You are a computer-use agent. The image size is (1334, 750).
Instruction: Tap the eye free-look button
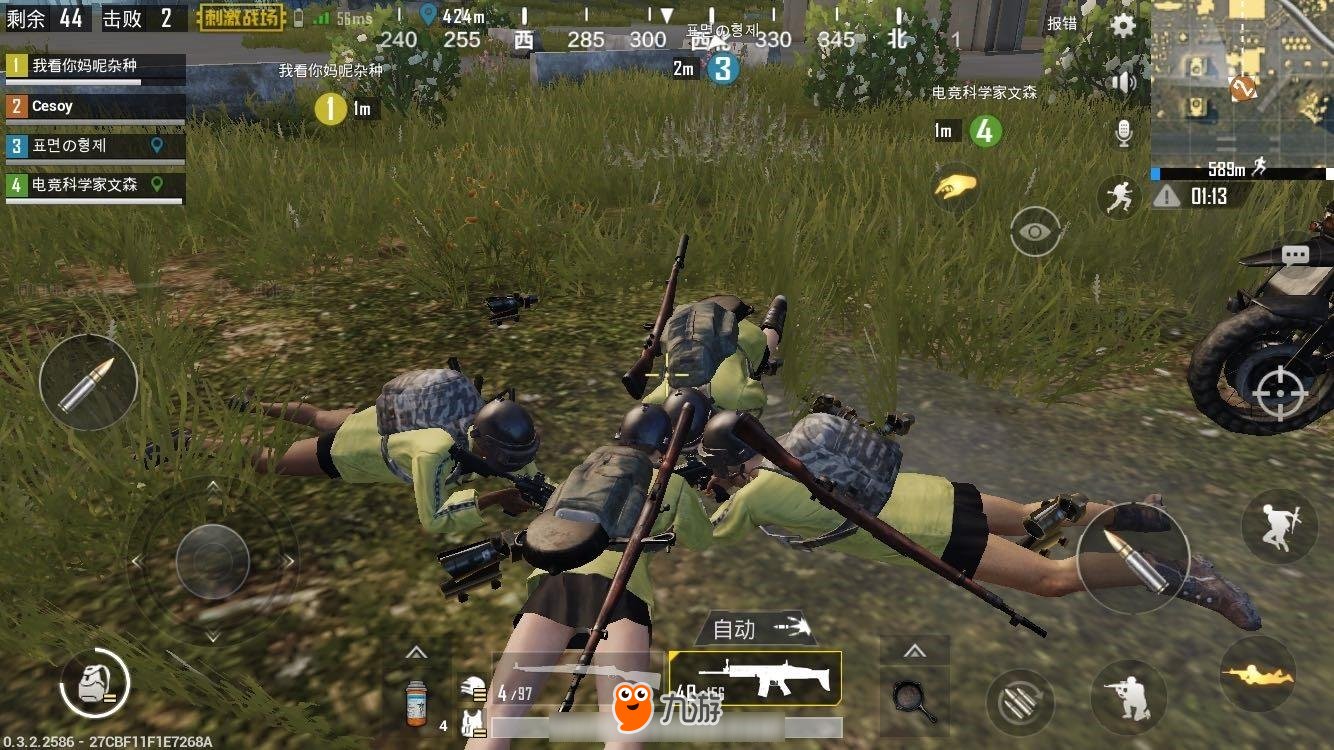pos(1035,231)
